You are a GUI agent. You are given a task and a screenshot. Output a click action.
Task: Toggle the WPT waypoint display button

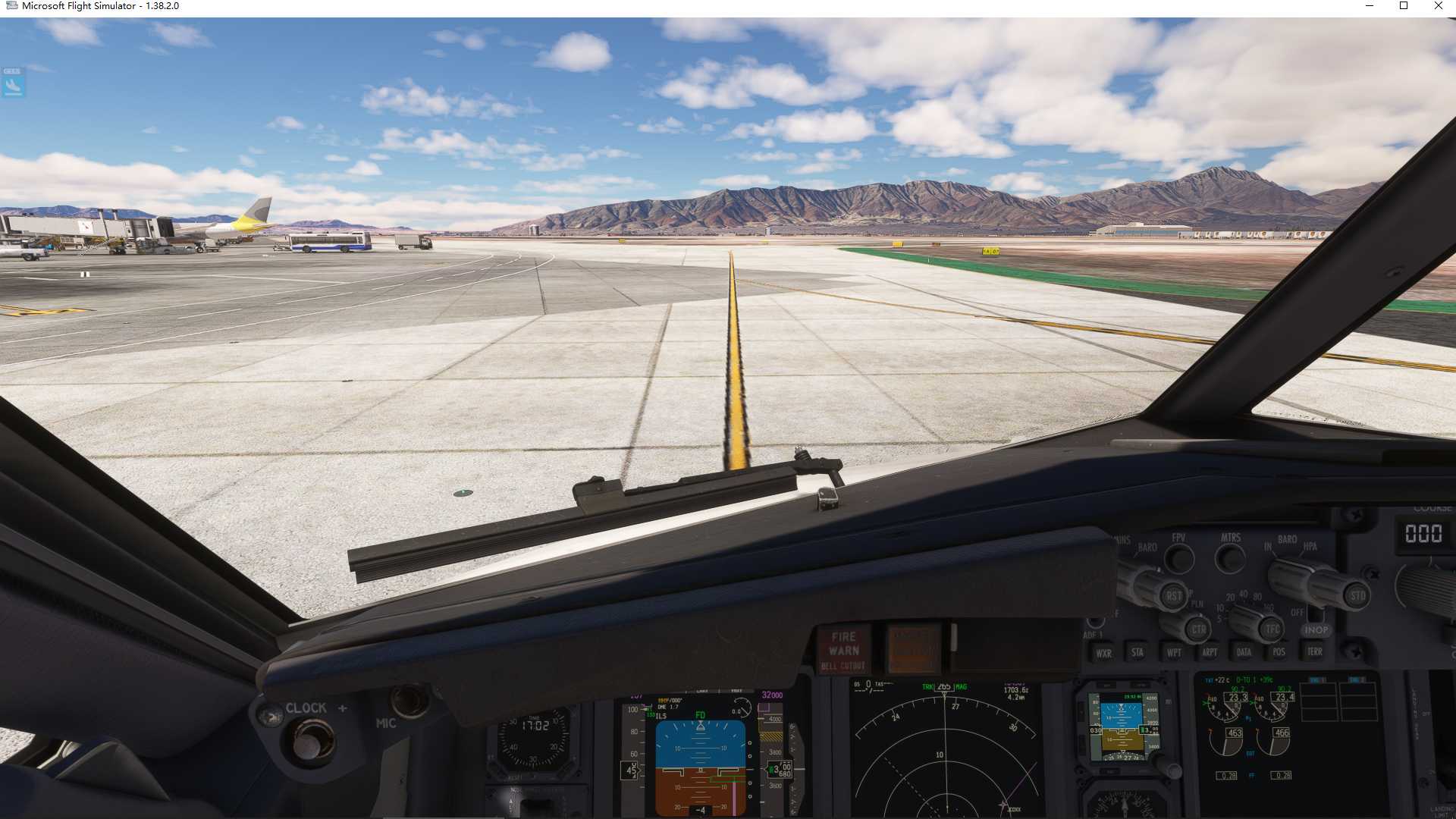click(x=1174, y=652)
